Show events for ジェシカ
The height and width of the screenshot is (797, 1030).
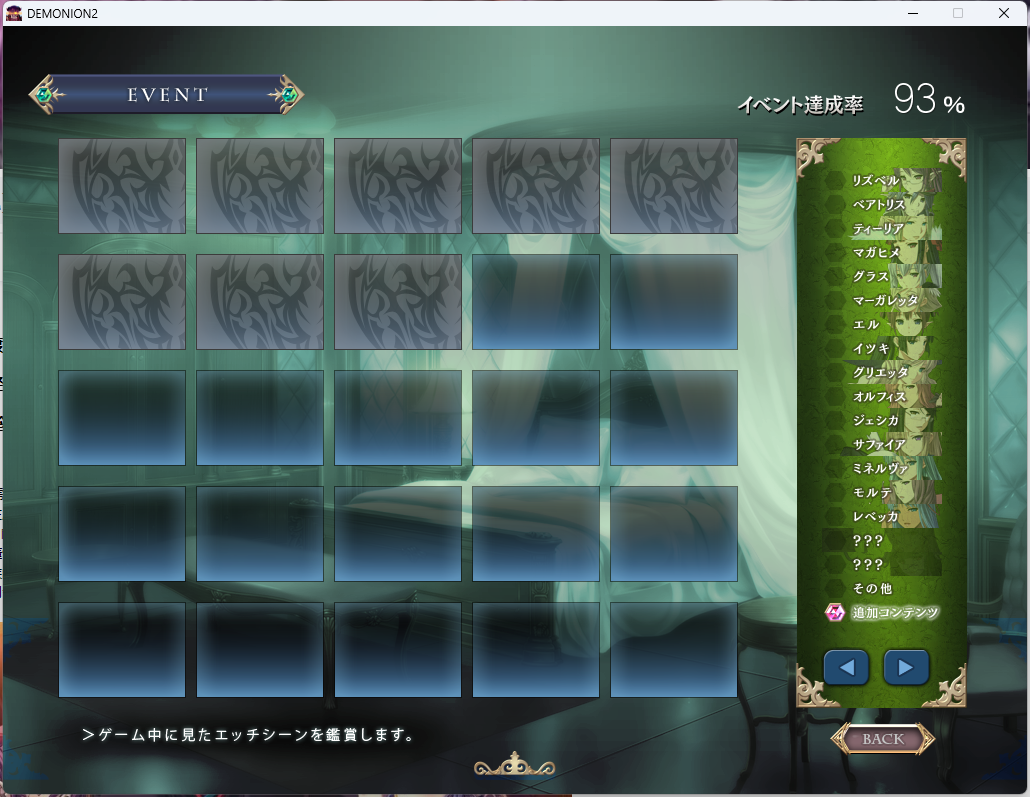876,421
